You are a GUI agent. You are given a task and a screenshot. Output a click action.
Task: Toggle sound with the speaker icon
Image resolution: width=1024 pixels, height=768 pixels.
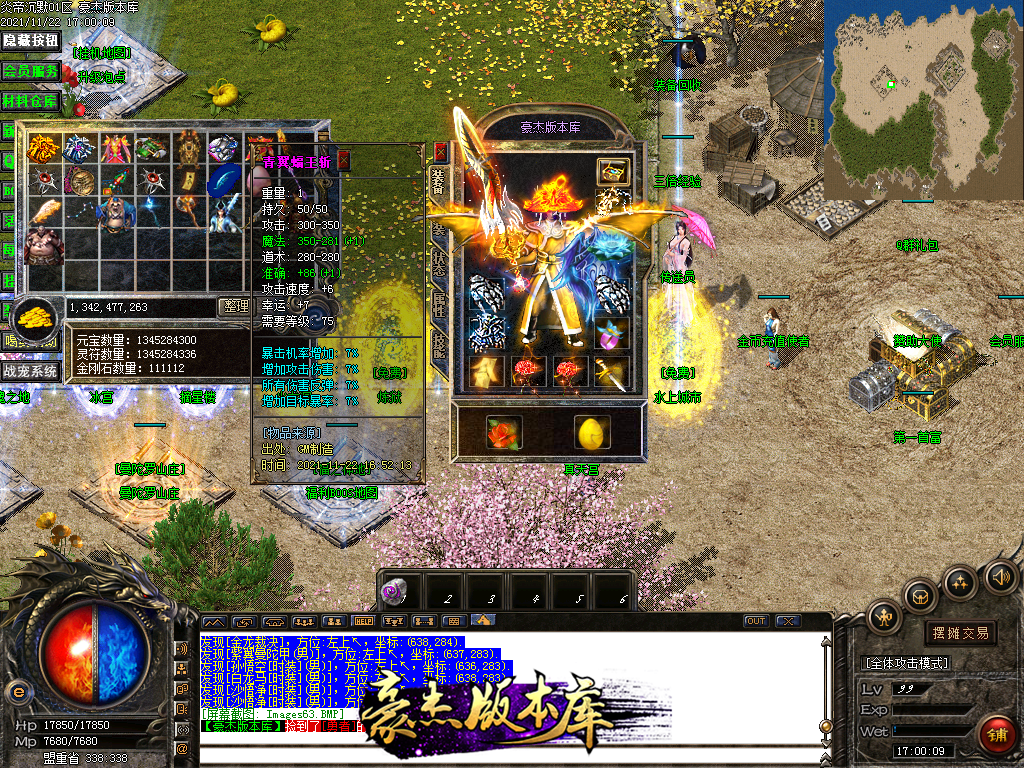coord(1001,576)
